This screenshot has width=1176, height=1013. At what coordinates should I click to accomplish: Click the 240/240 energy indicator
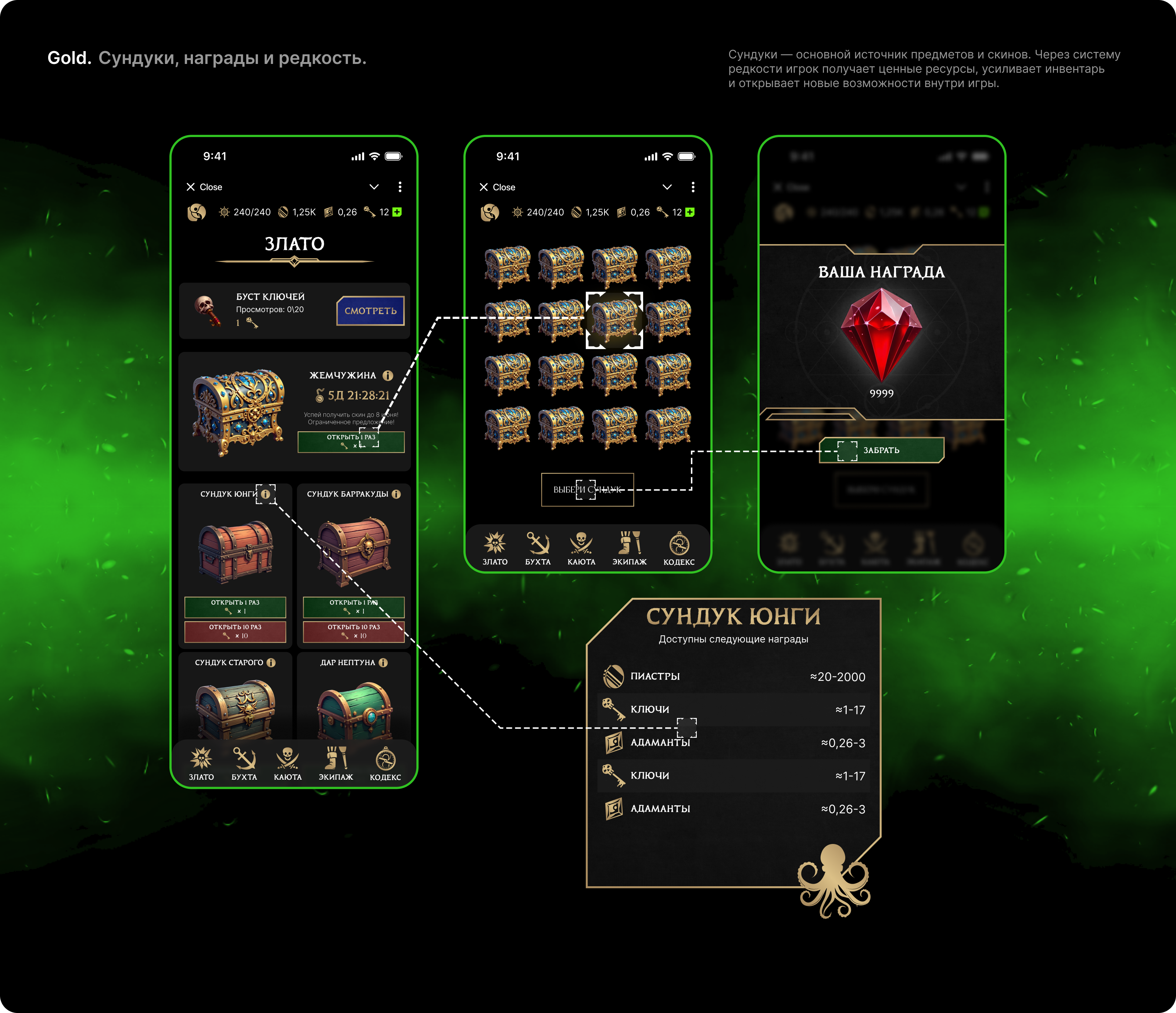[245, 212]
